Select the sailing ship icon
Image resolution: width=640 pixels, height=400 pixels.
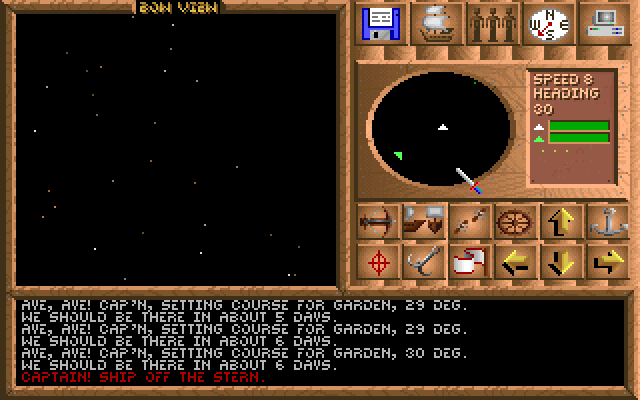tap(438, 24)
